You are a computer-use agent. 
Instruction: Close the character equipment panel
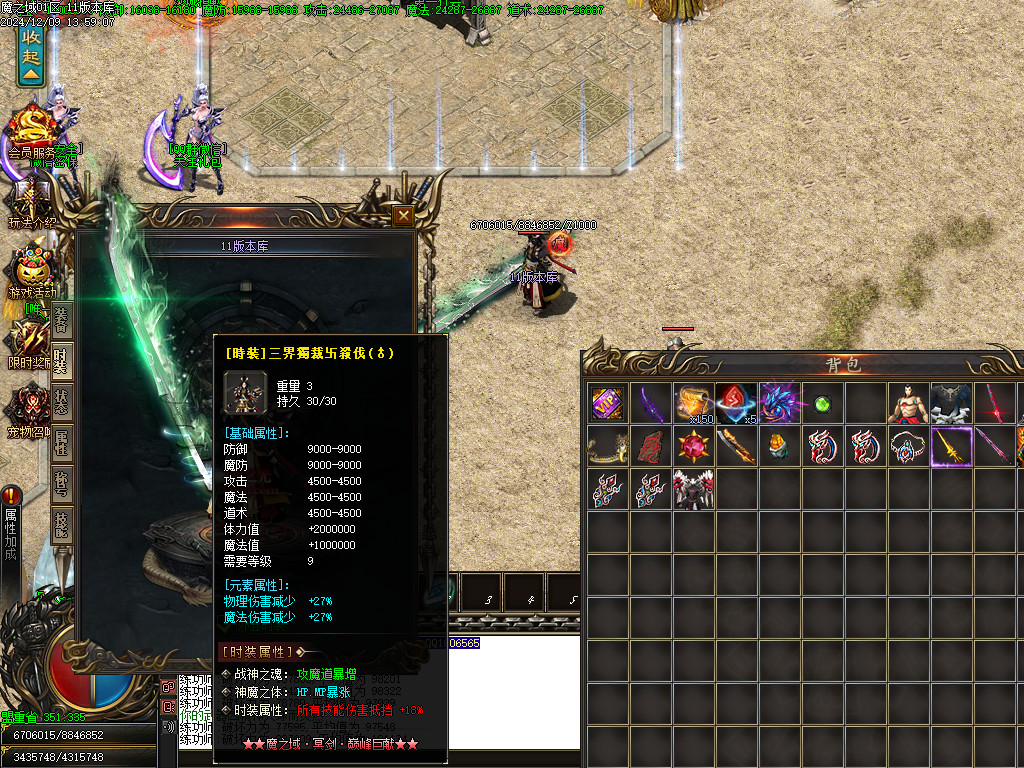pos(403,215)
